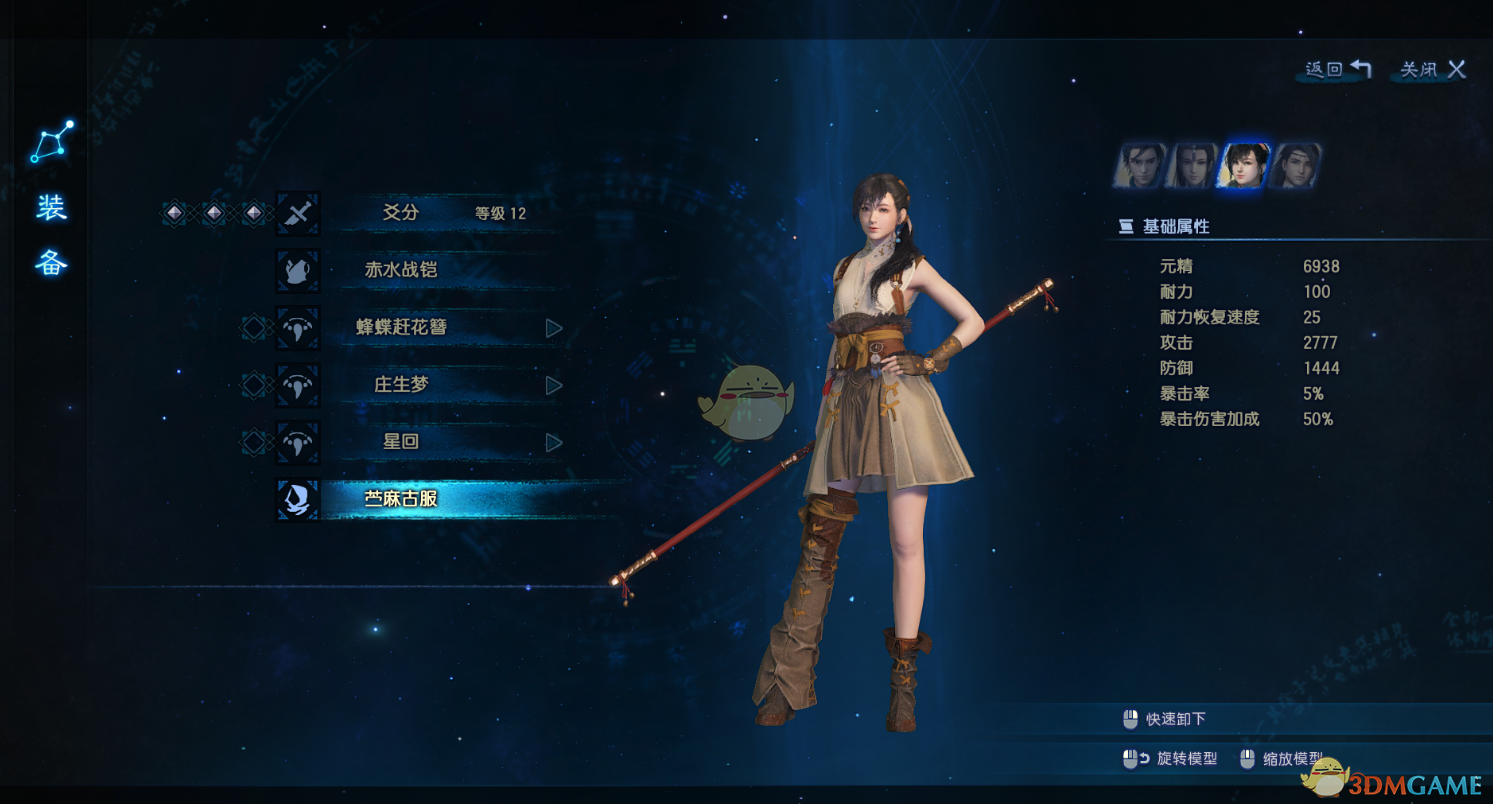Image resolution: width=1493 pixels, height=804 pixels.
Task: Select the female character portrait
Action: 1243,166
